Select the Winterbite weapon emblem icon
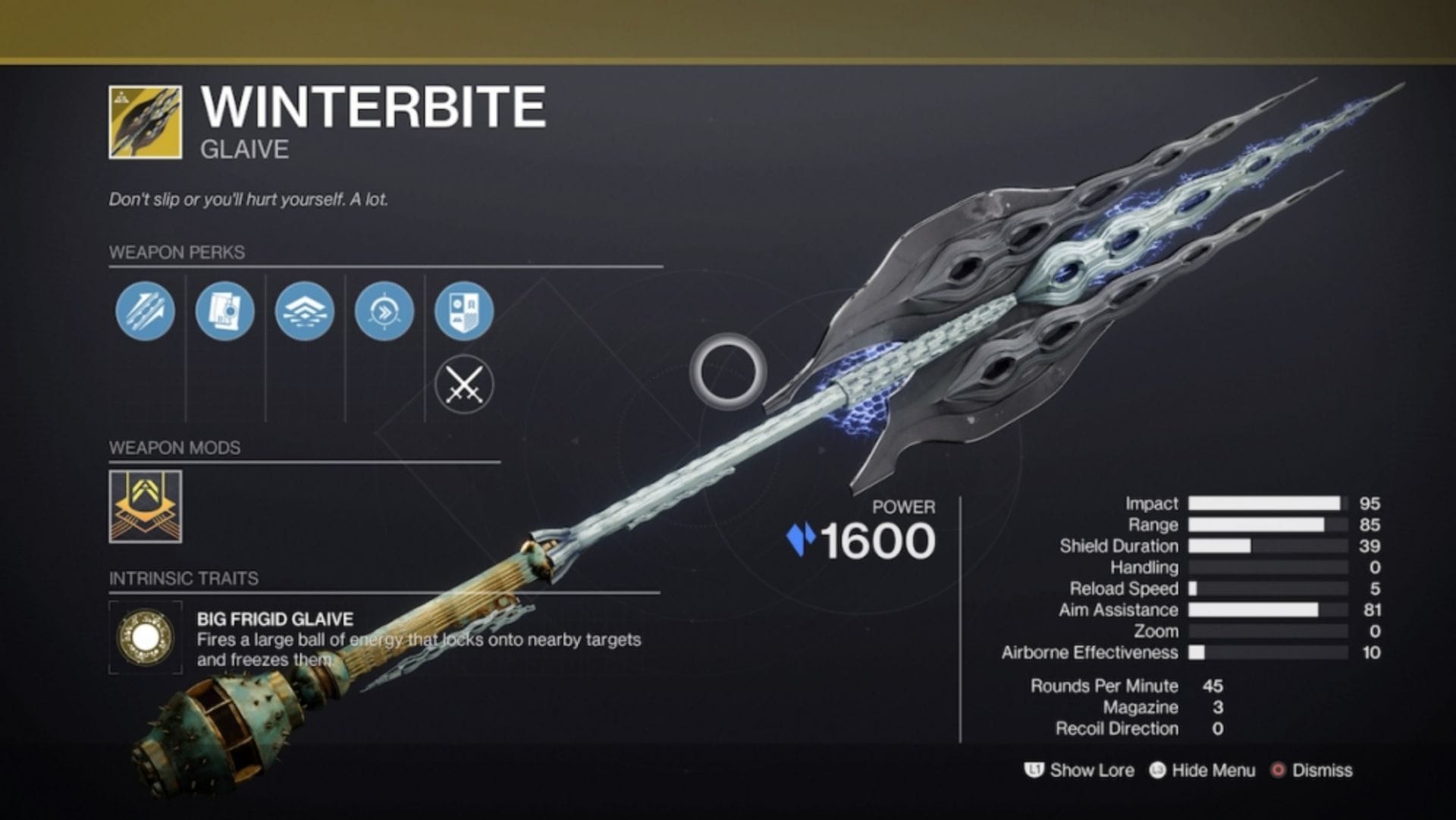This screenshot has width=1456, height=820. (144, 121)
